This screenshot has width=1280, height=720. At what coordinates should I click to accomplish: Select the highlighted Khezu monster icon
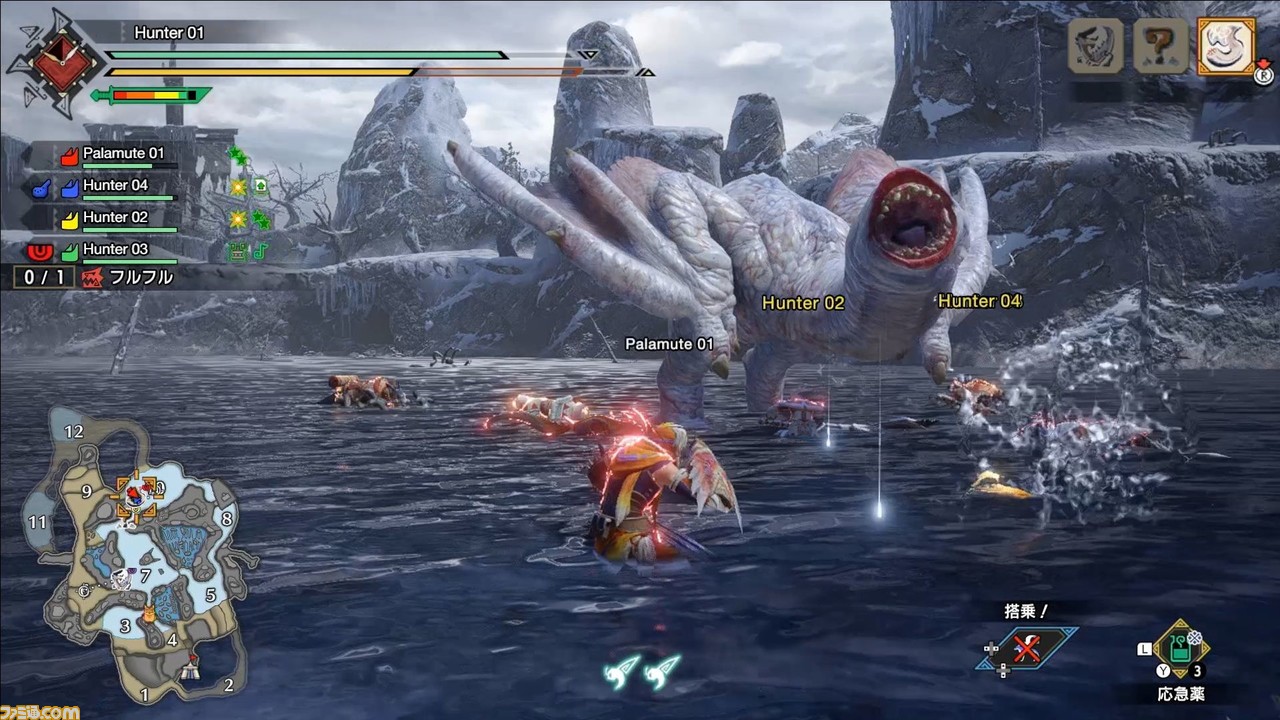(1226, 47)
